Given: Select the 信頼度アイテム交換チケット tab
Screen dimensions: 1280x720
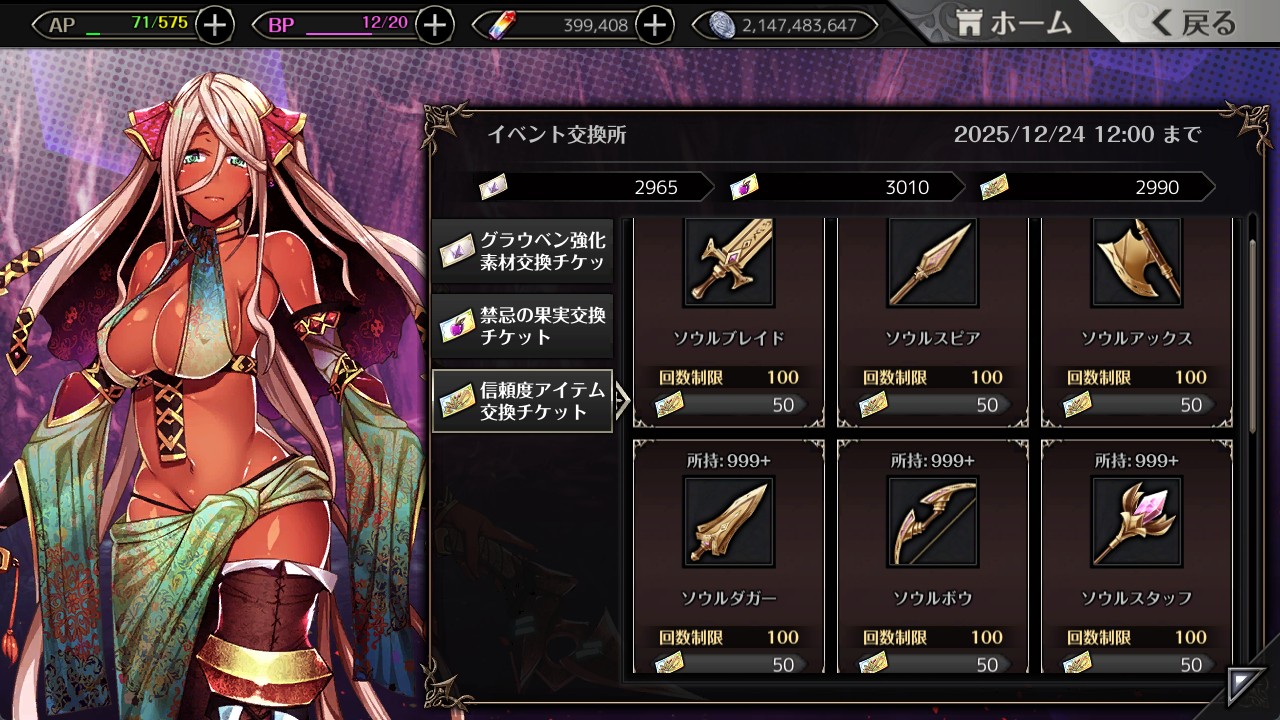Looking at the screenshot, I should pyautogui.click(x=523, y=401).
